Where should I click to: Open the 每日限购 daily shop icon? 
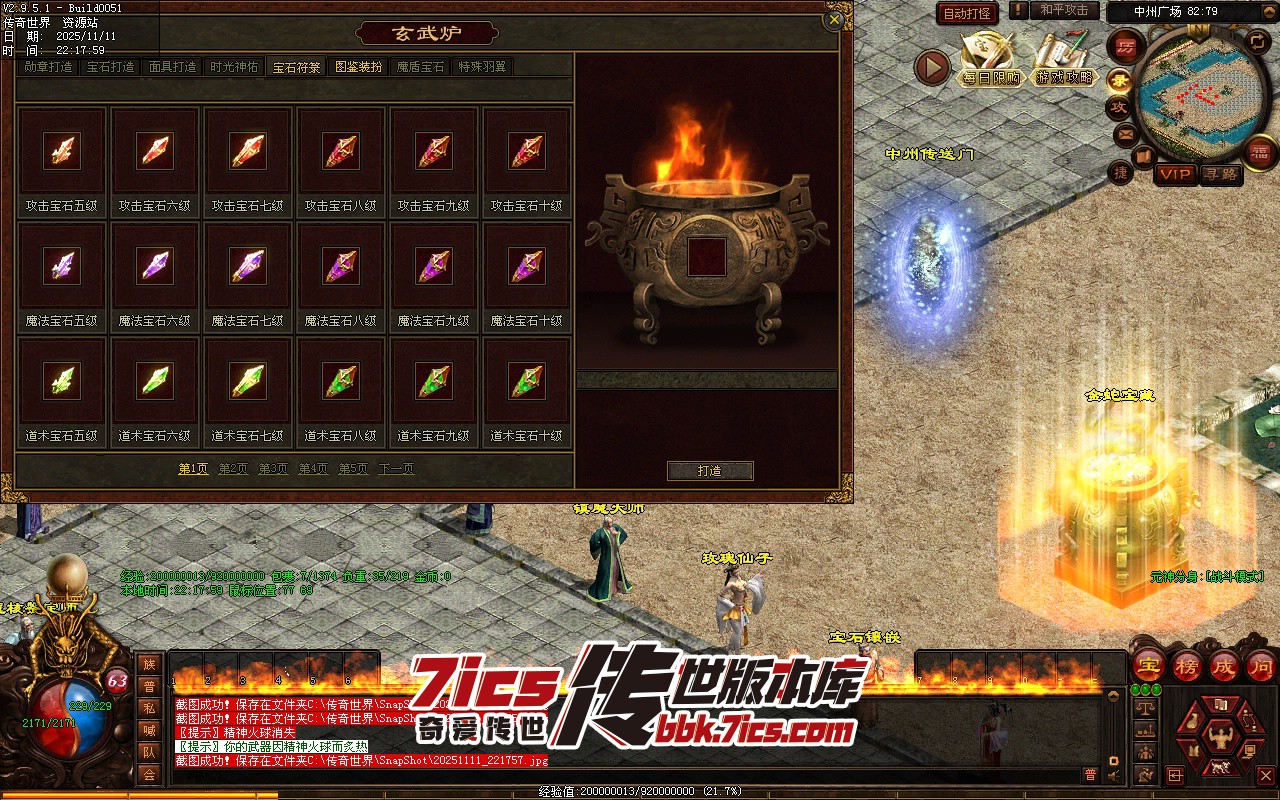991,60
